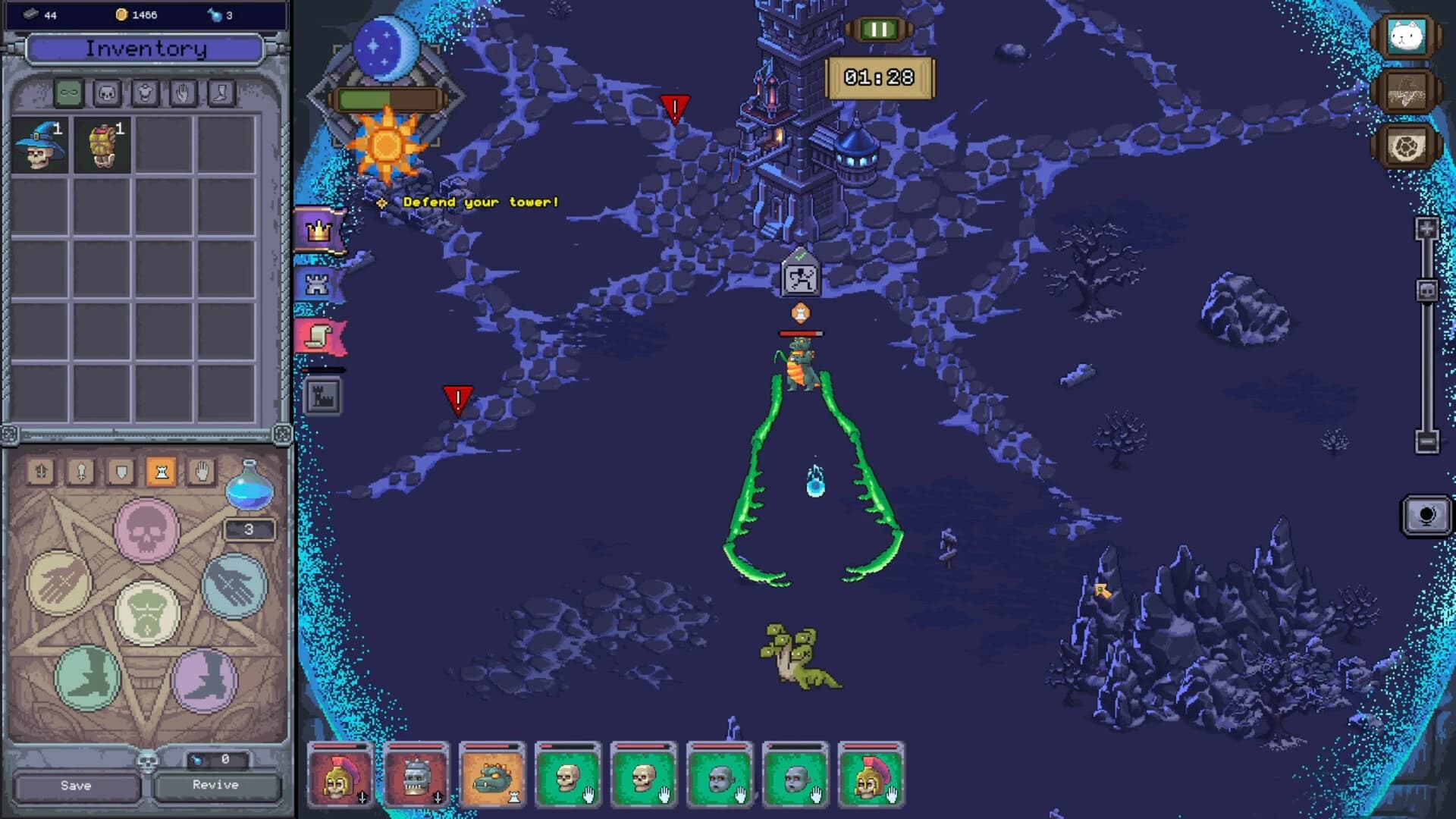1456x819 pixels.
Task: Select the gray armored helmet unit card
Action: [416, 776]
